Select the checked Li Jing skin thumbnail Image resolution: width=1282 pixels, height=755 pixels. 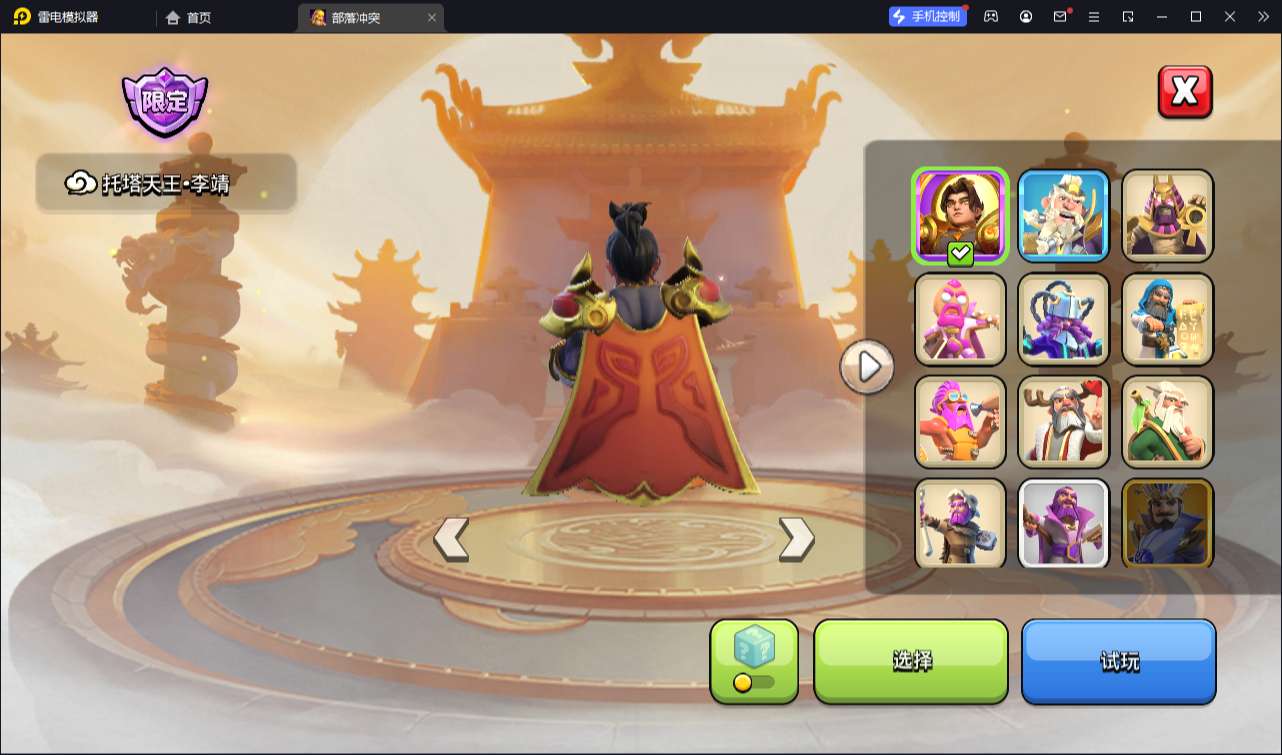click(x=960, y=215)
